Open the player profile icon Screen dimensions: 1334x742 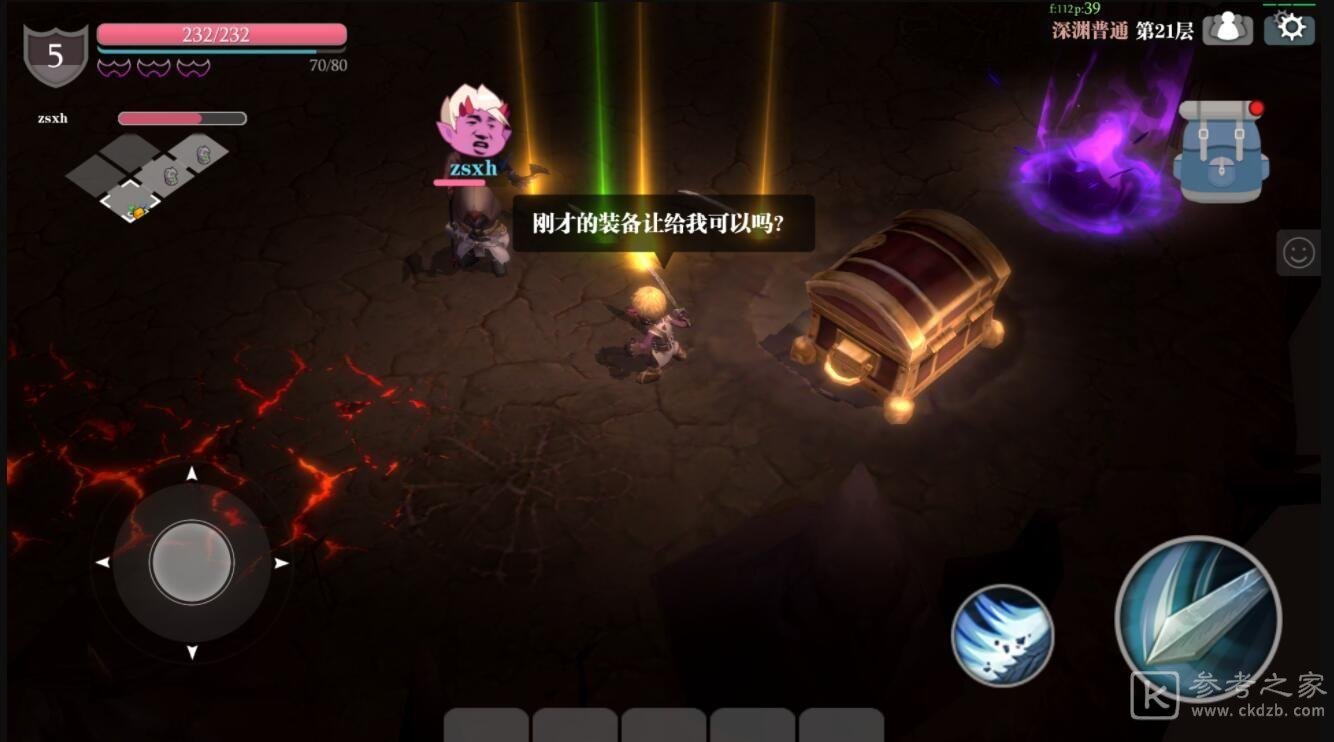coord(1227,28)
